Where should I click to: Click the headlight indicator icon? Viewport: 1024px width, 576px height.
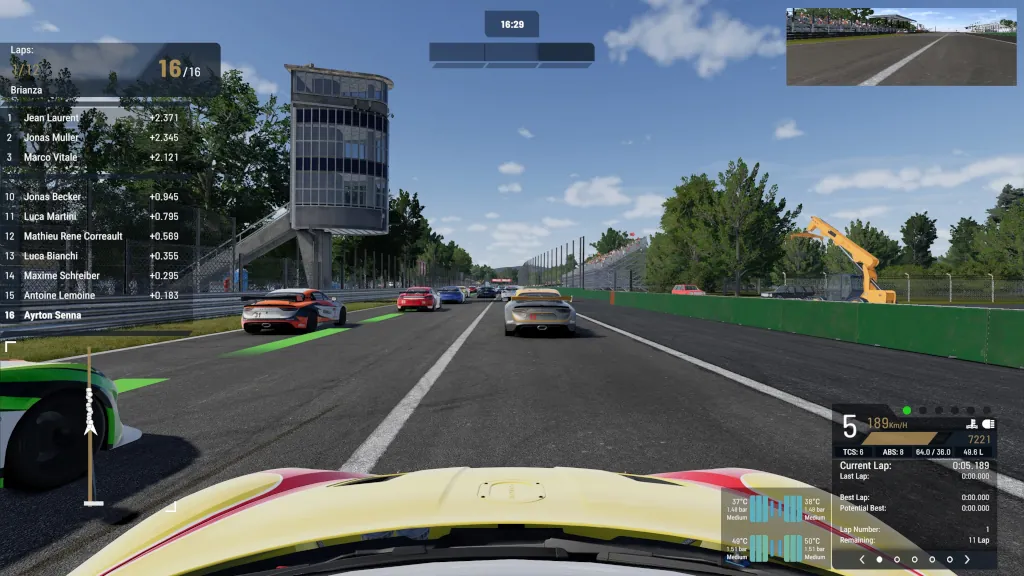pos(988,424)
